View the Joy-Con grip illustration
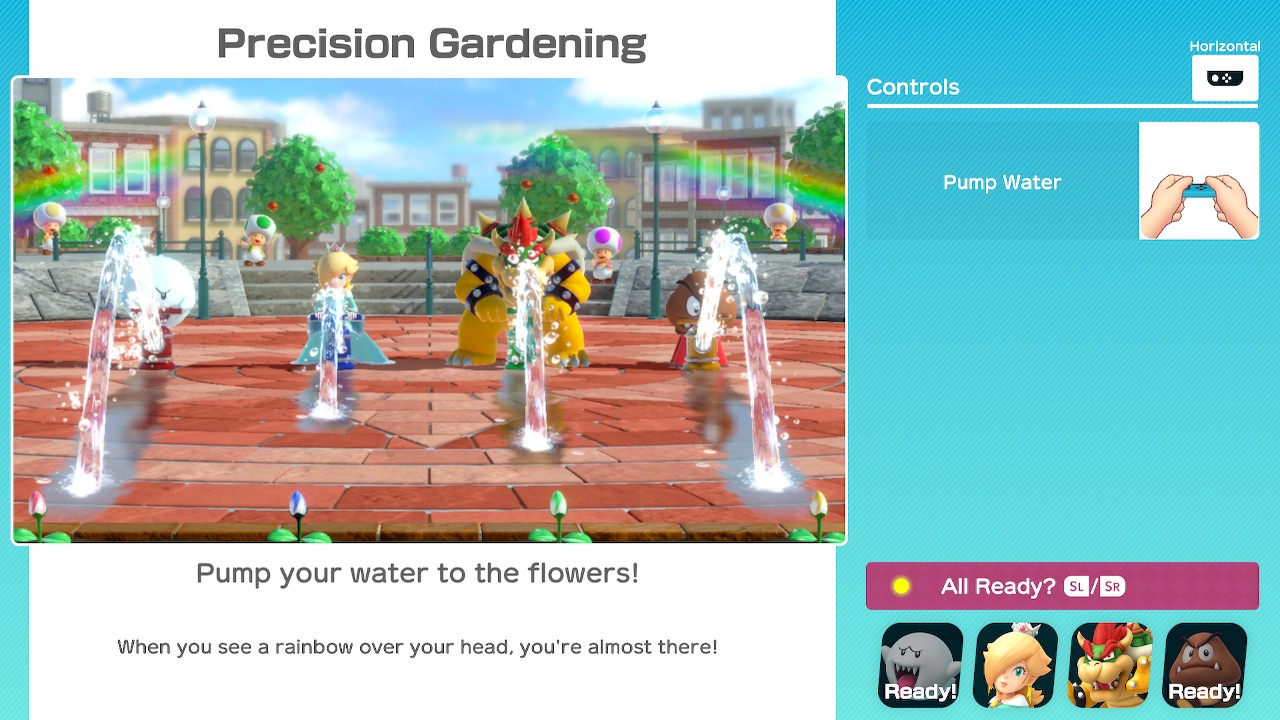Image resolution: width=1280 pixels, height=720 pixels. 1199,181
